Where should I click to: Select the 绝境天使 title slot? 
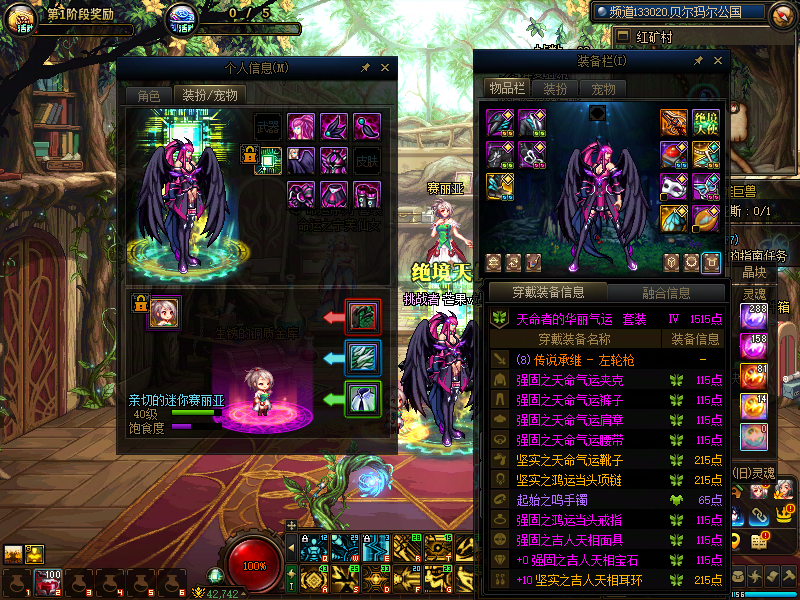tap(706, 122)
